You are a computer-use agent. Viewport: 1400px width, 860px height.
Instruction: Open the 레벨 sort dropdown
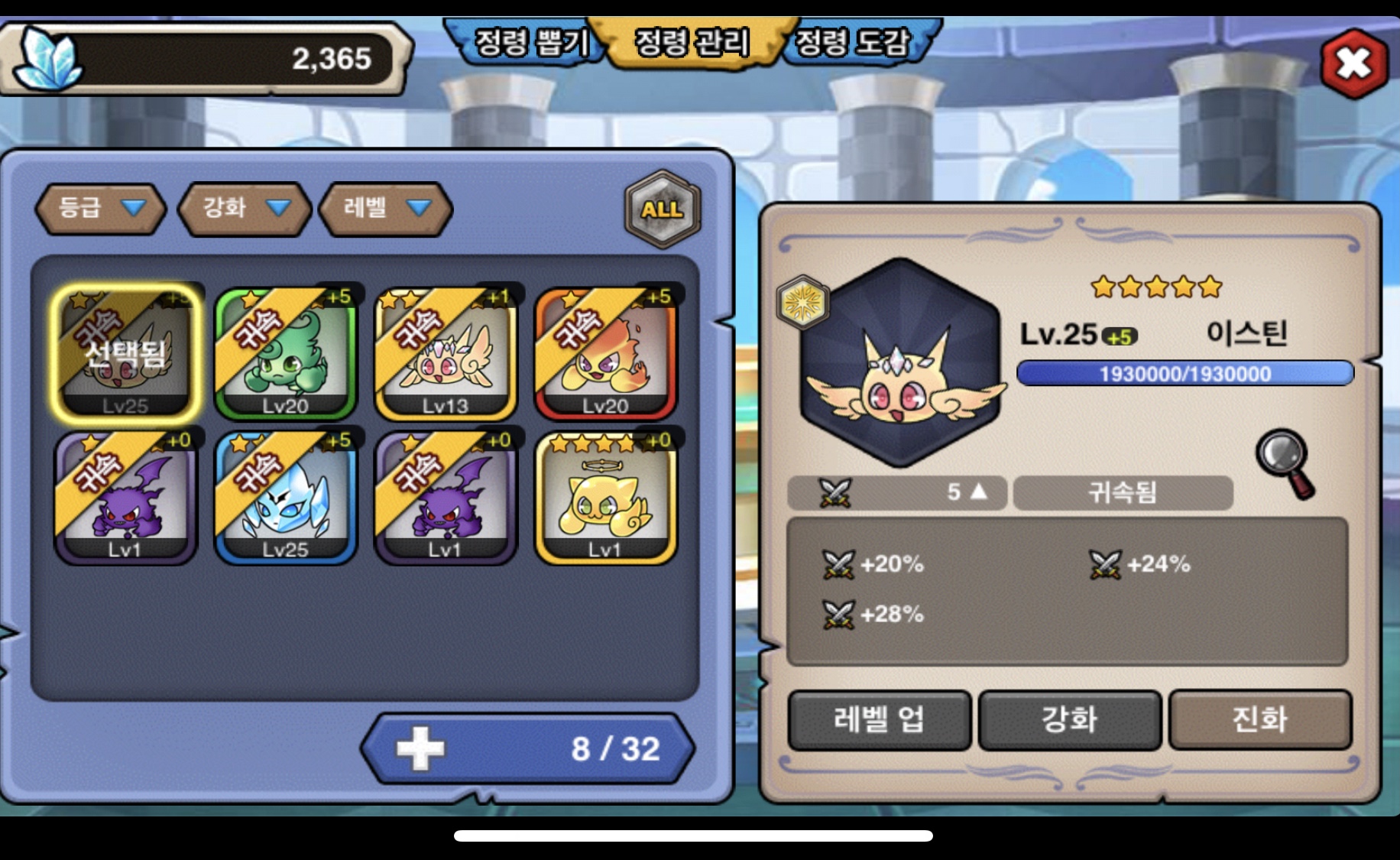[x=386, y=208]
